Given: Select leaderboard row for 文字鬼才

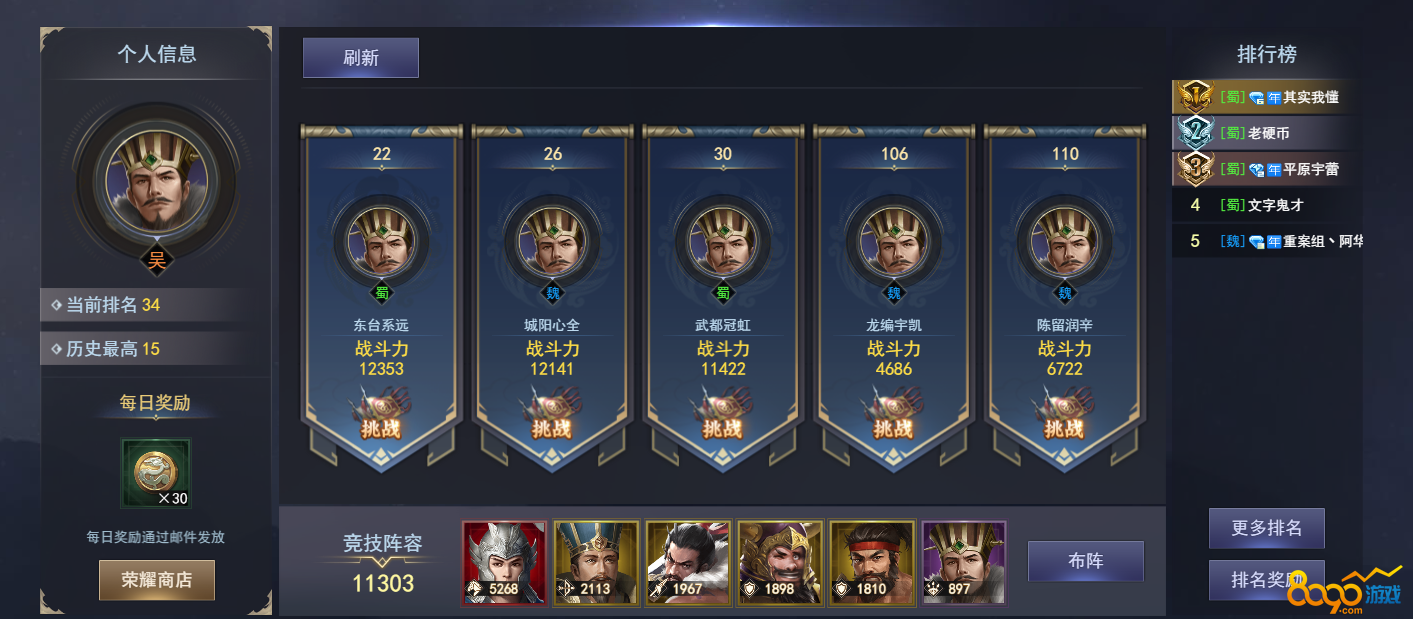Looking at the screenshot, I should point(1267,205).
